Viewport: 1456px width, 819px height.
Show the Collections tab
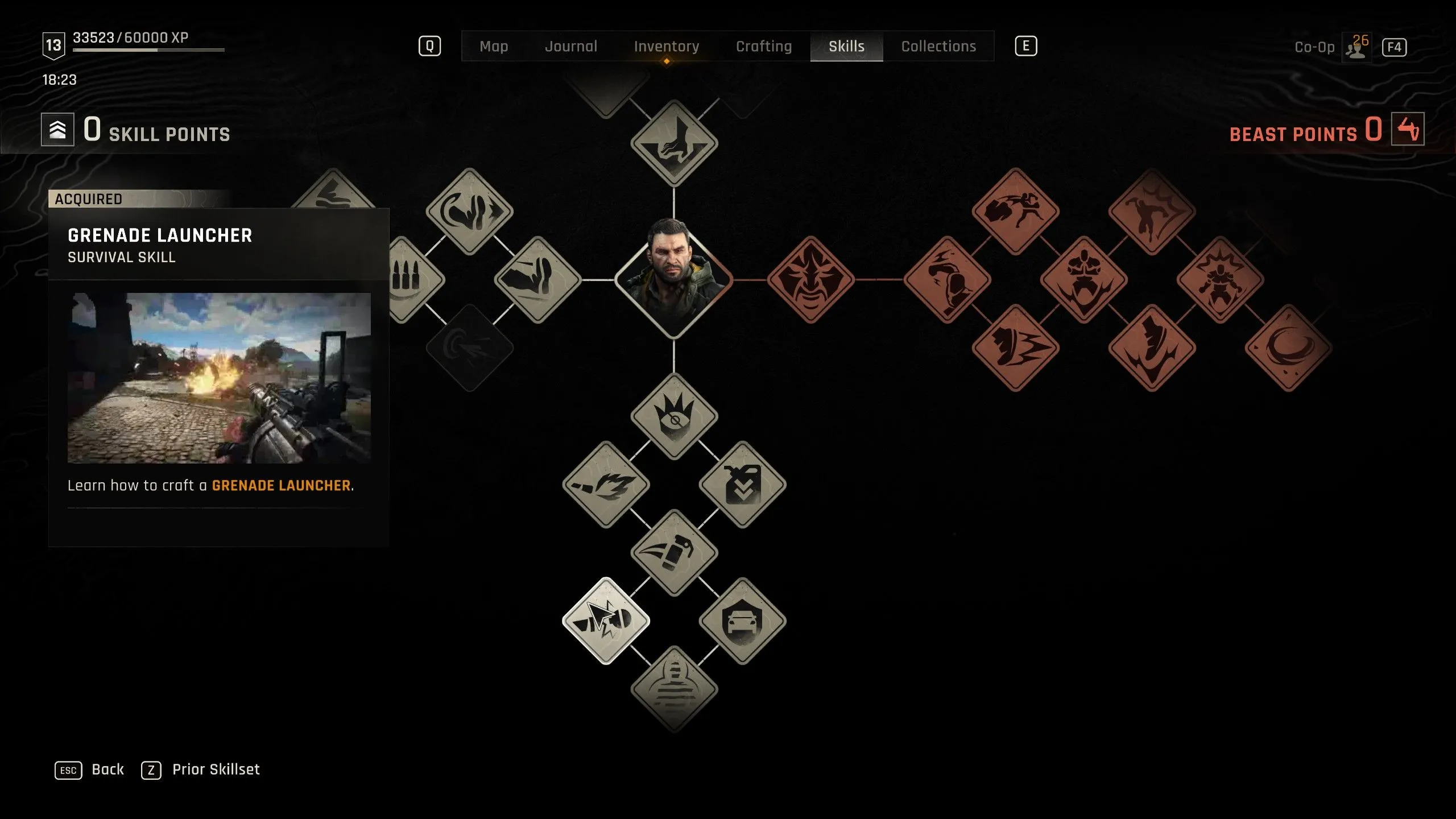coord(938,47)
